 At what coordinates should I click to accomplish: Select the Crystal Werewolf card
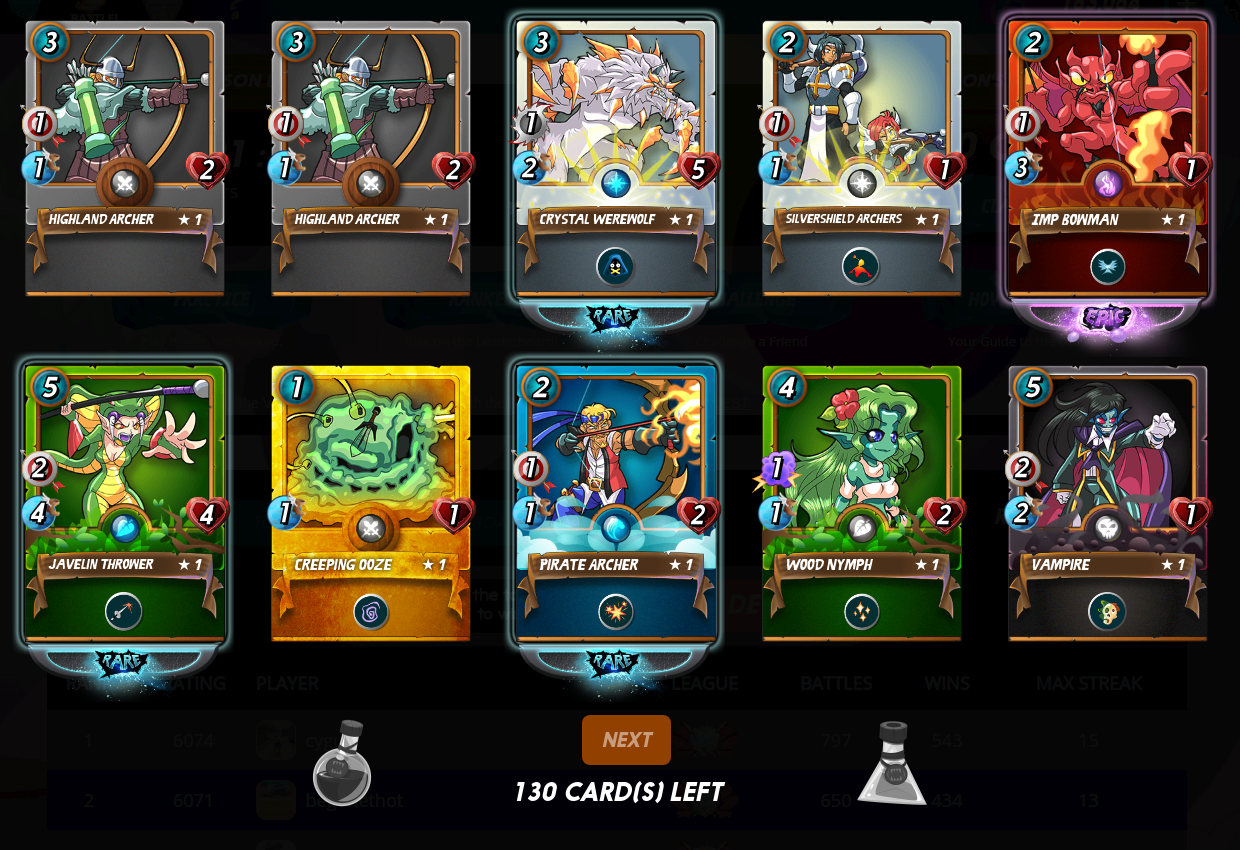coord(615,158)
